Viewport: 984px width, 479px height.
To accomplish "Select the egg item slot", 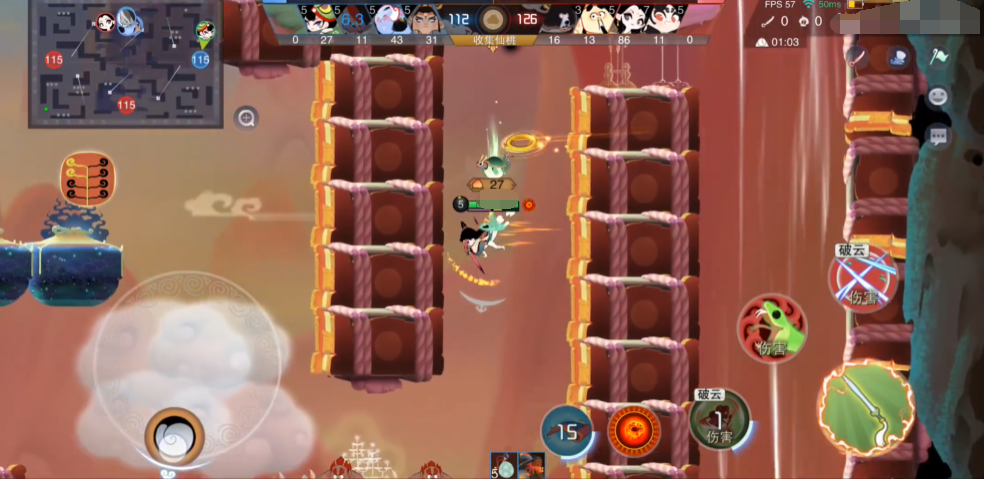I will coord(504,465).
